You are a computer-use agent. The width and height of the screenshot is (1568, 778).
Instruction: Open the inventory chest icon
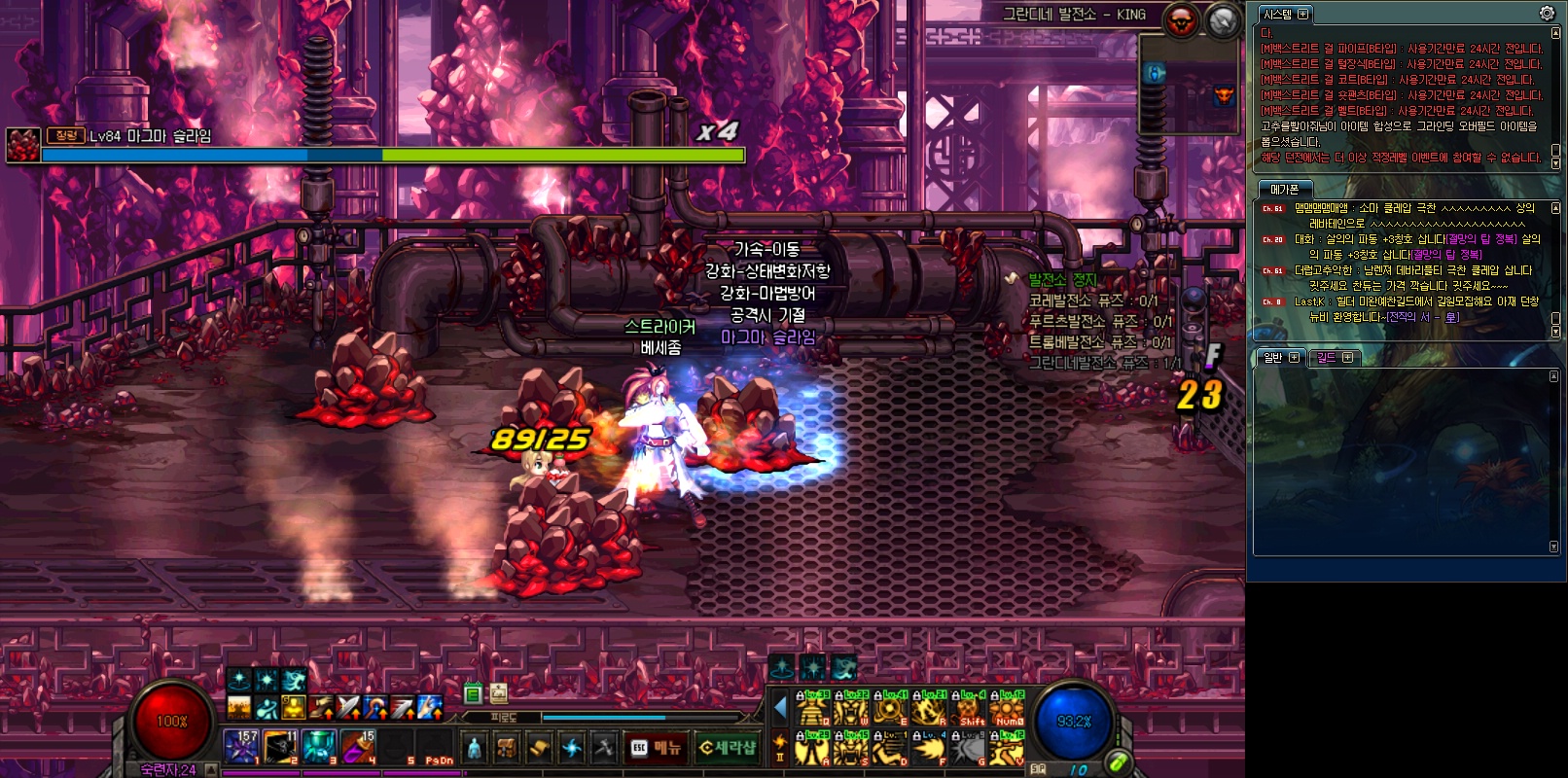click(x=507, y=748)
